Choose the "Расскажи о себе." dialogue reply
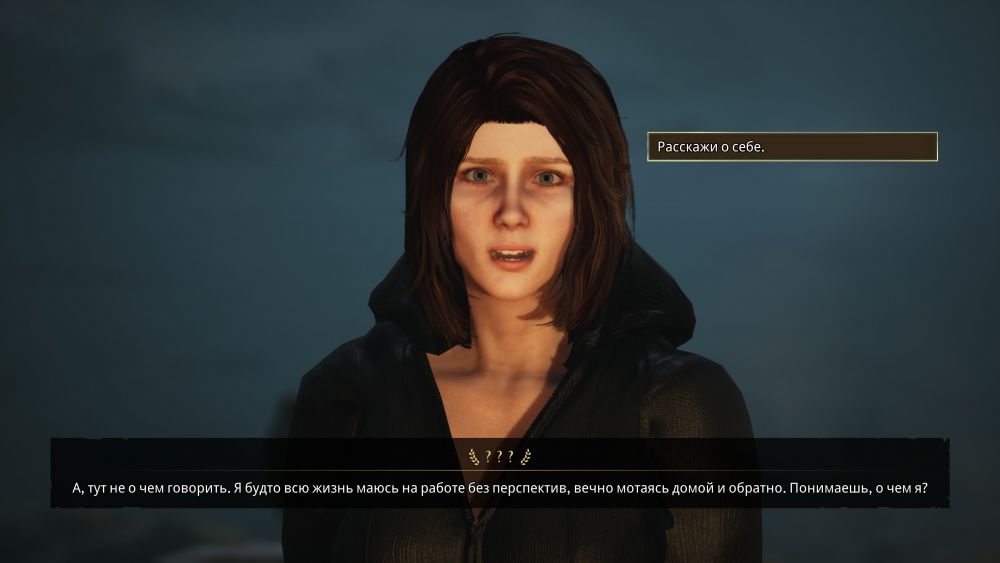The image size is (1000, 563). click(x=791, y=147)
